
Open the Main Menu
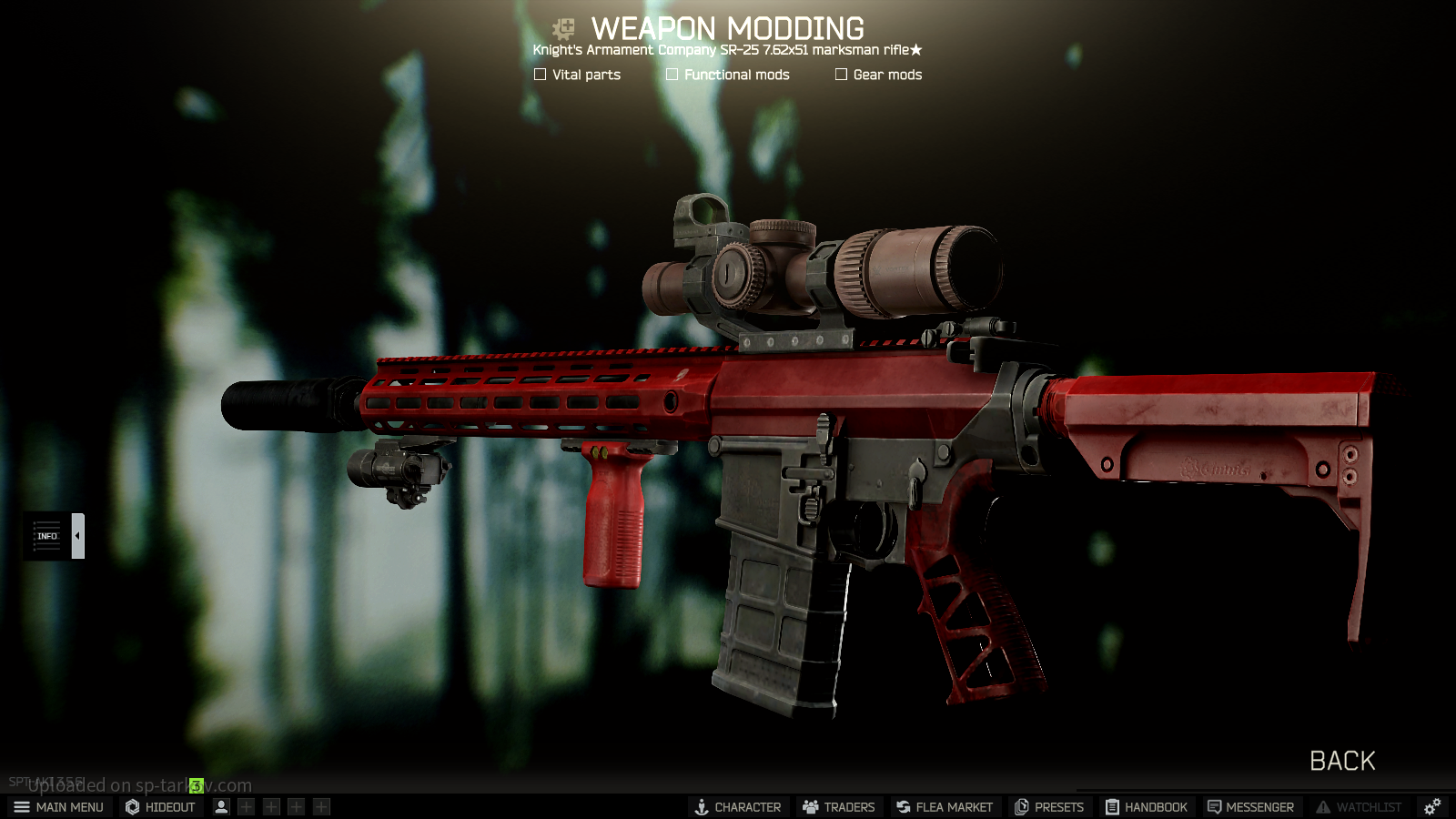[59, 807]
